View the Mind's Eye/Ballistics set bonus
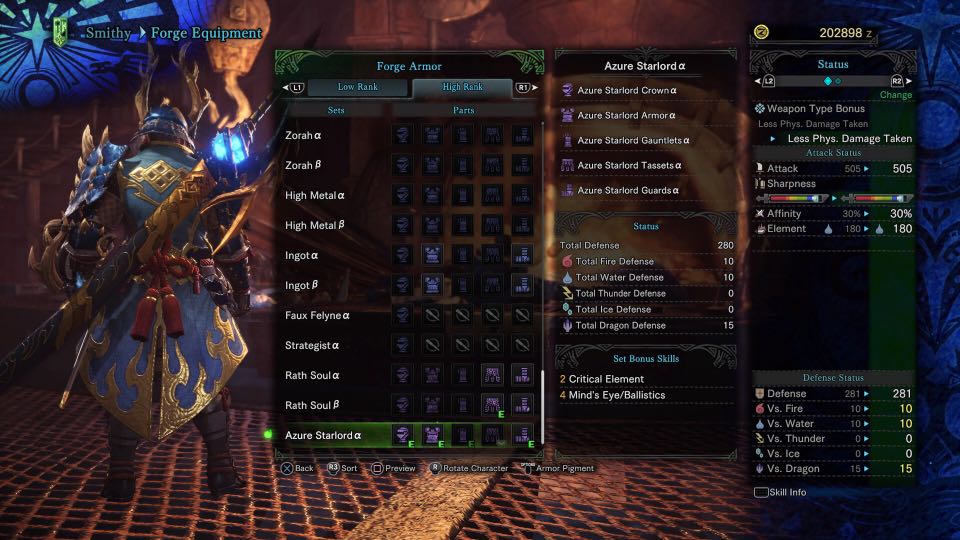This screenshot has height=540, width=960. tap(617, 395)
